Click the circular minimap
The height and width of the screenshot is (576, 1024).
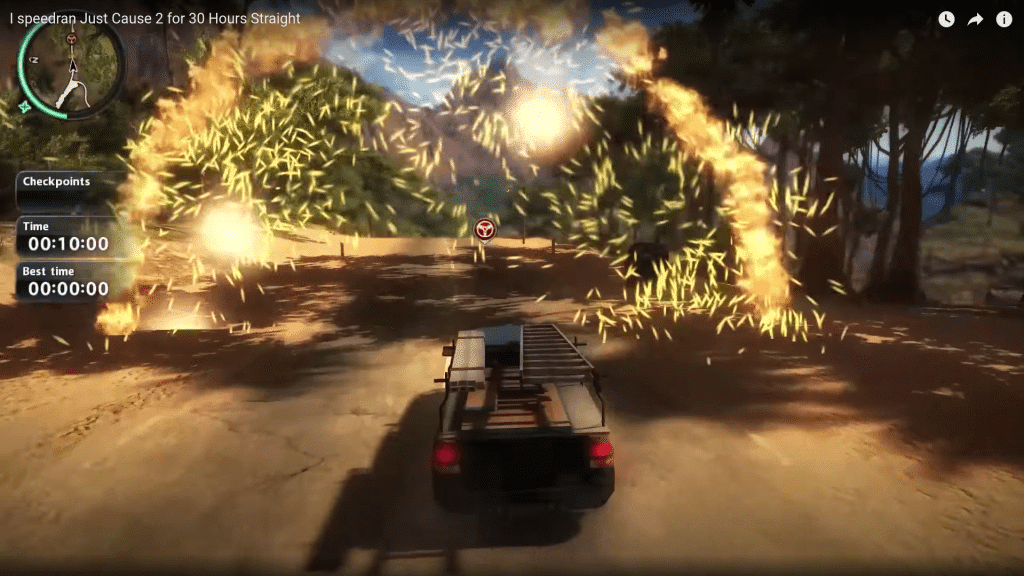click(71, 67)
